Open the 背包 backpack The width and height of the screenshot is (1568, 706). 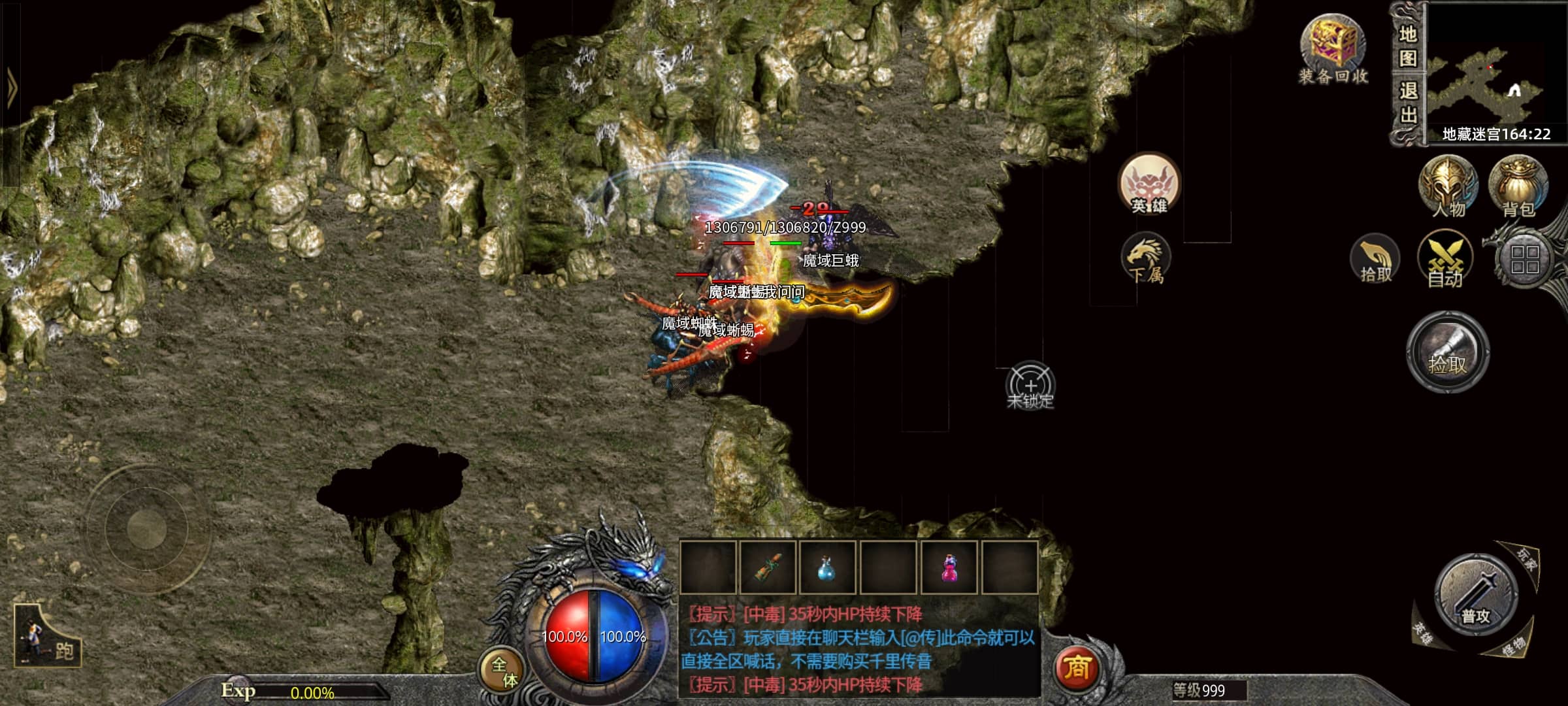[1518, 186]
